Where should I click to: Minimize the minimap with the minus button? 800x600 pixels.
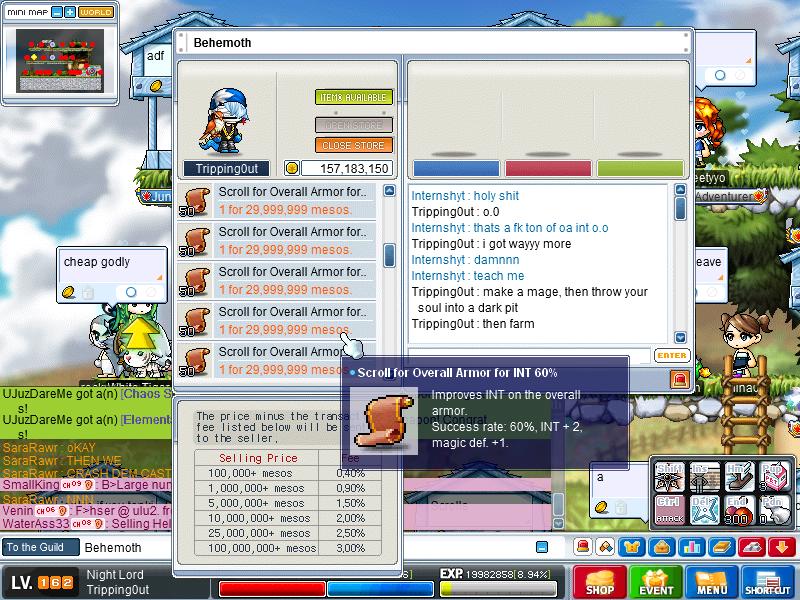tap(57, 12)
